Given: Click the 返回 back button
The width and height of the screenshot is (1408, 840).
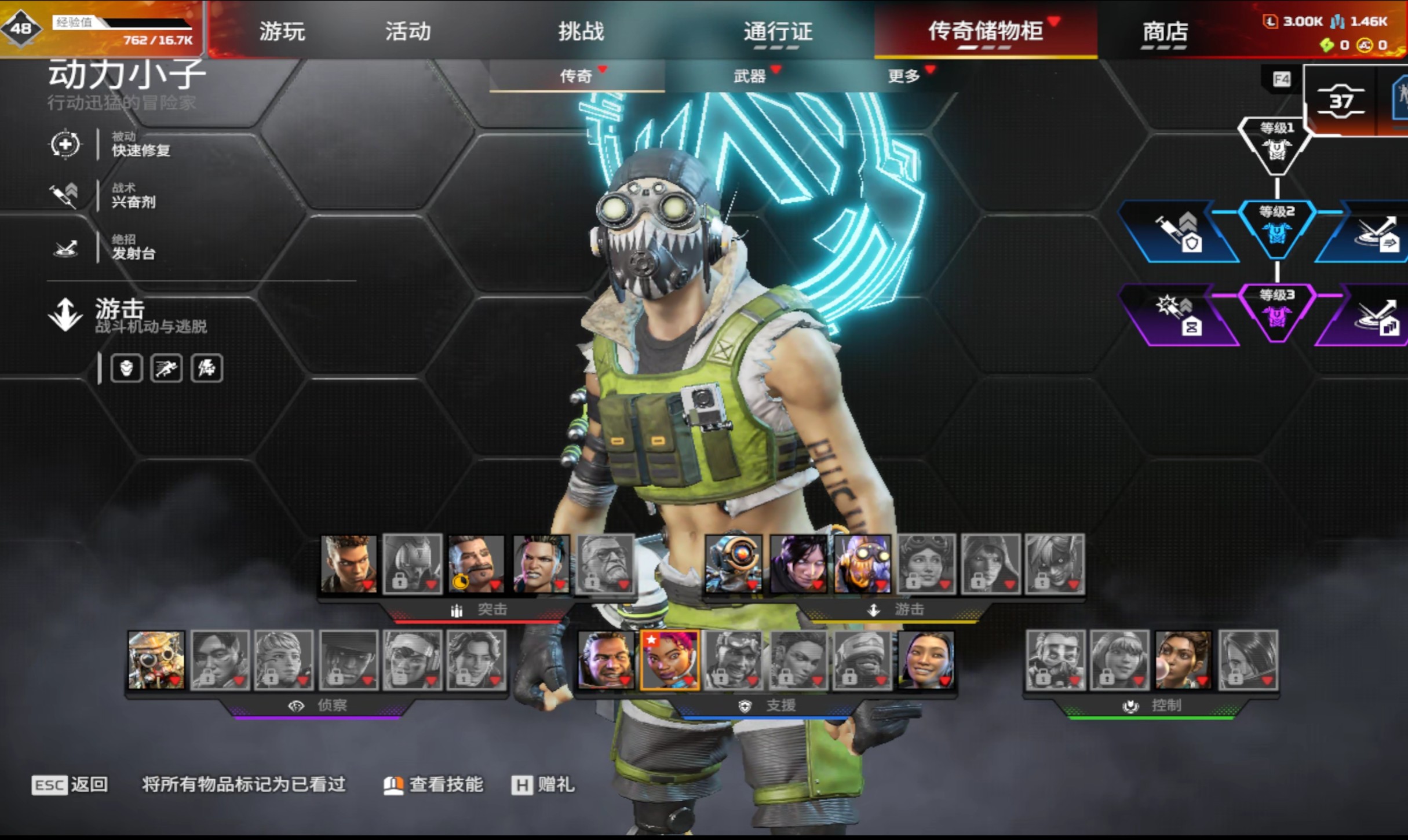Looking at the screenshot, I should click(70, 785).
